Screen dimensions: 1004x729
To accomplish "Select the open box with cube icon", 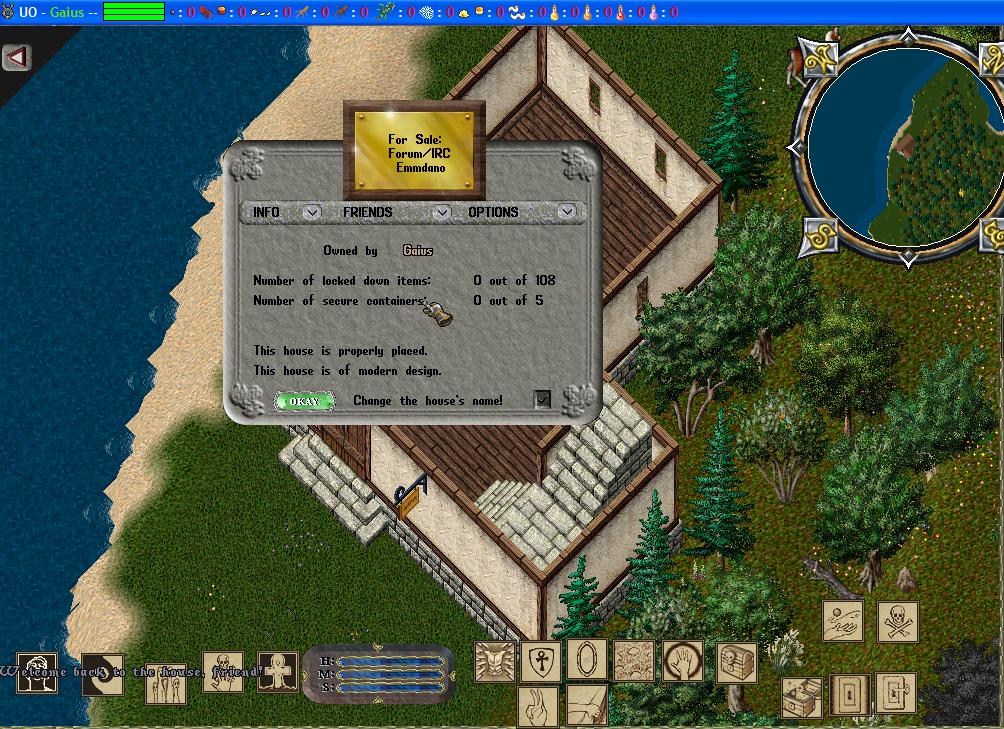I will pos(801,695).
